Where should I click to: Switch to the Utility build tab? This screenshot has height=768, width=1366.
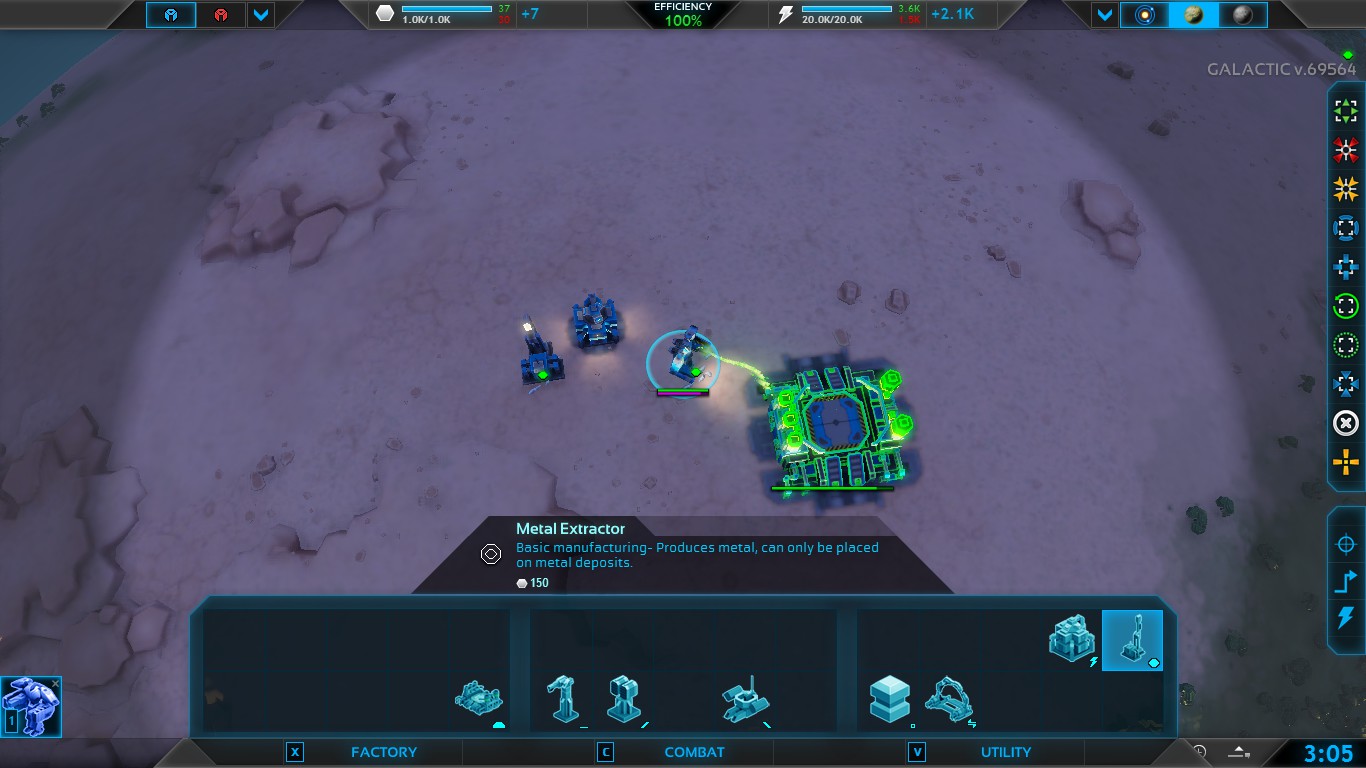[1005, 752]
